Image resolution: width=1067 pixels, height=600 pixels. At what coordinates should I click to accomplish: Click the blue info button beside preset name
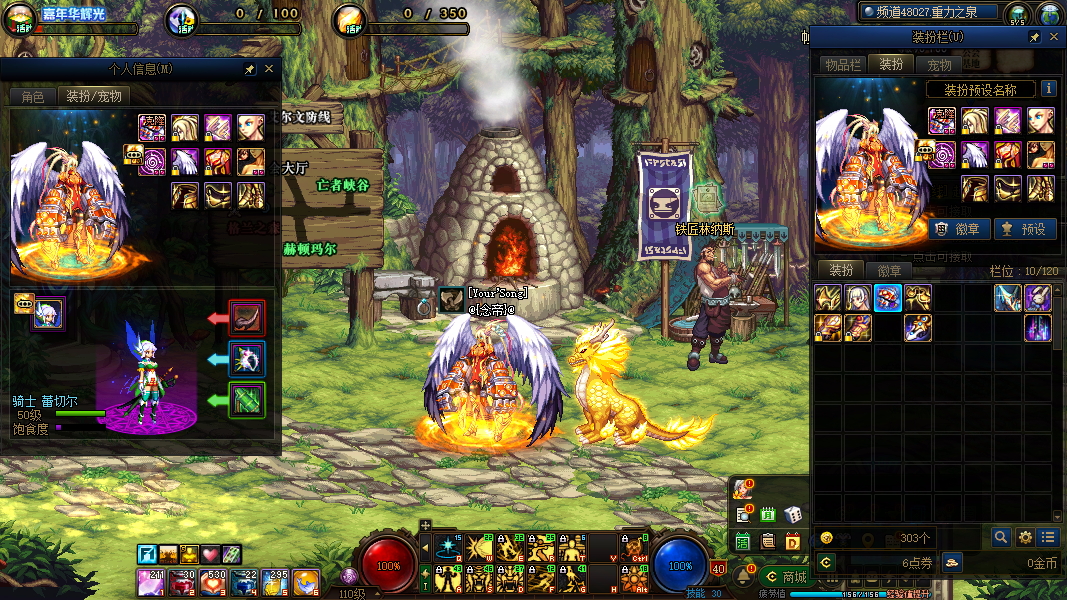[1048, 89]
